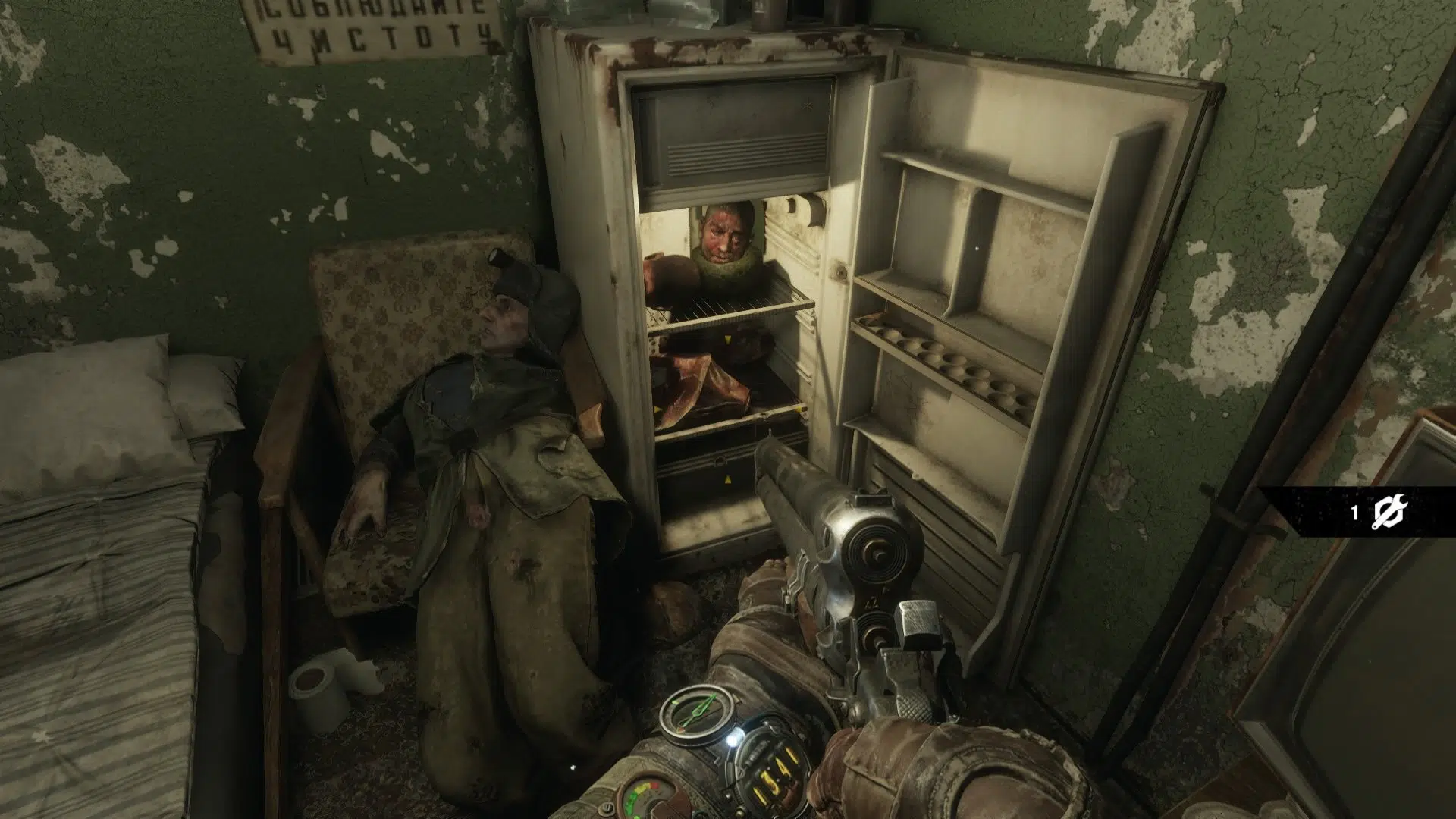Screen dimensions: 1456x819
Task: Click the glowing compass on Artyom's wrist
Action: [698, 713]
